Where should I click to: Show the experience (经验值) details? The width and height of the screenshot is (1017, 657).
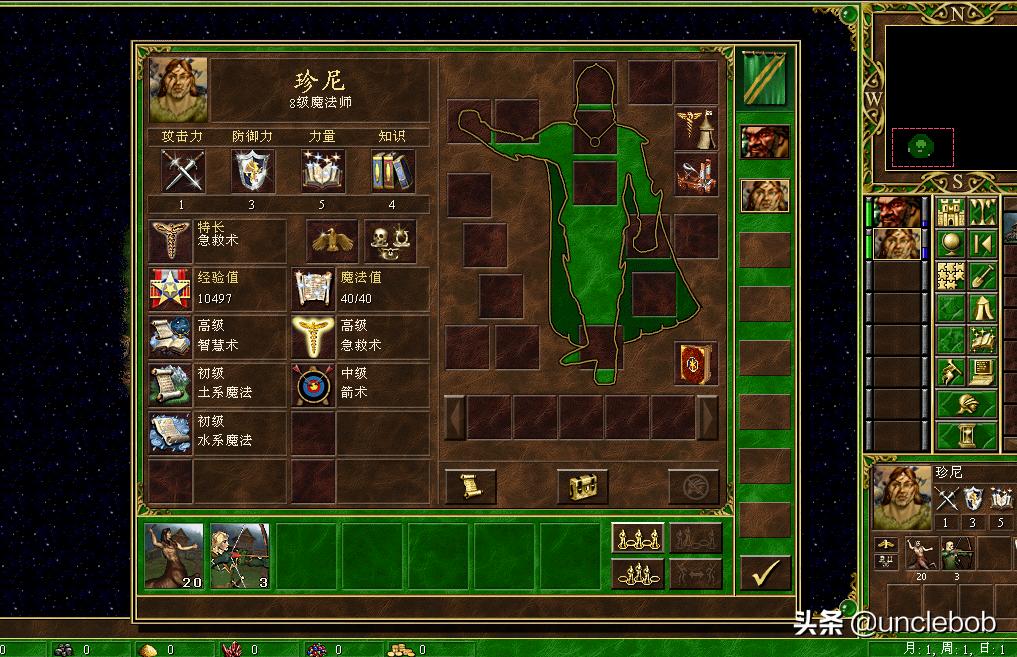pos(170,289)
